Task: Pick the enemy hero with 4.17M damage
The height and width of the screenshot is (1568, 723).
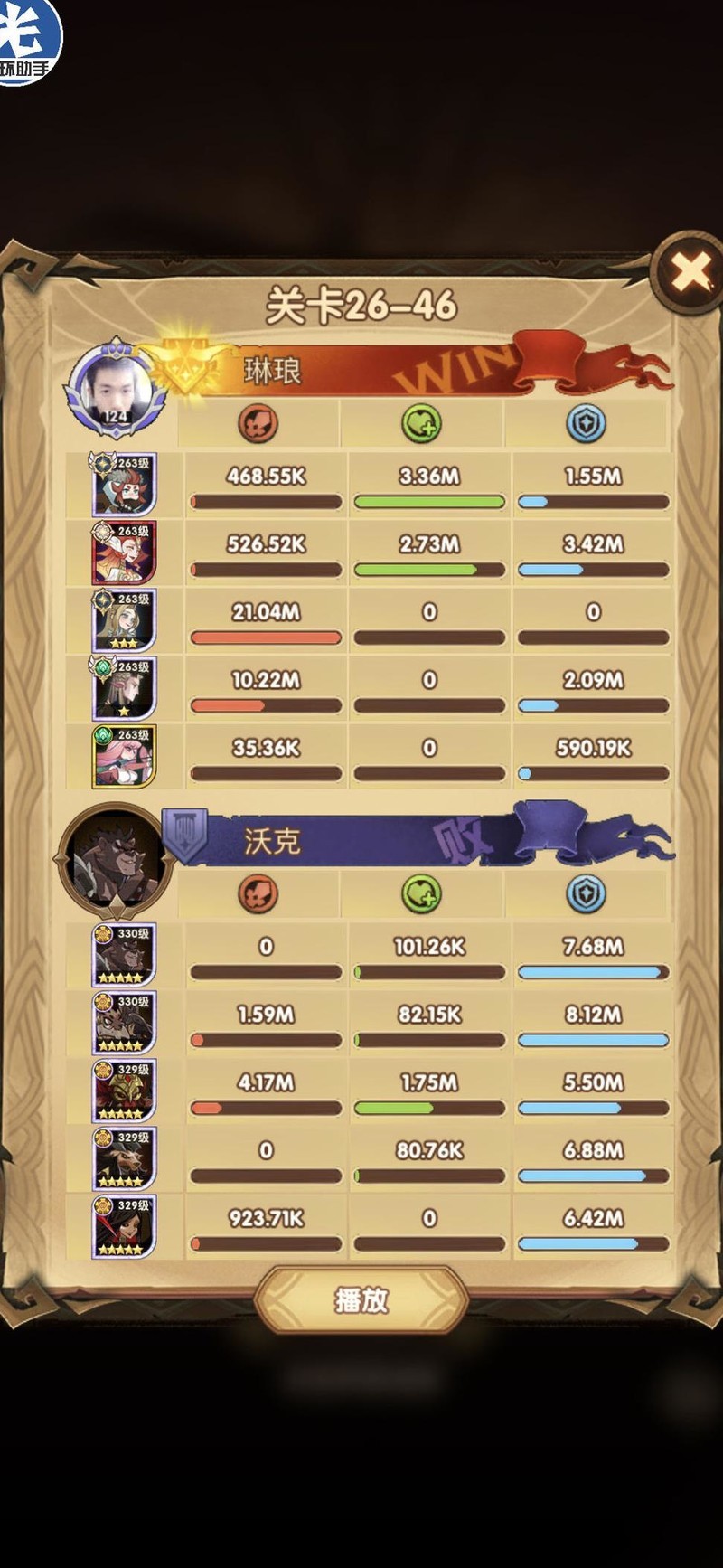Action: pyautogui.click(x=125, y=1091)
